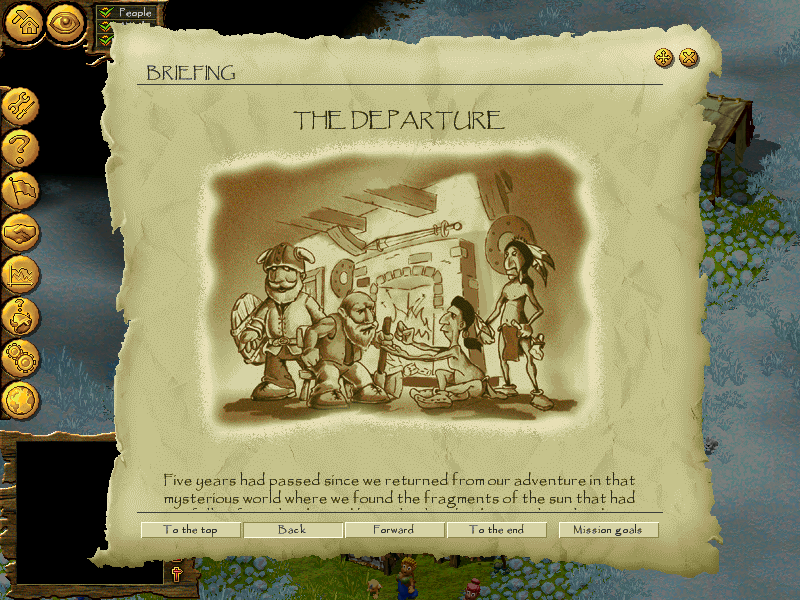Open the handshake diplomacy icon

coord(20,233)
